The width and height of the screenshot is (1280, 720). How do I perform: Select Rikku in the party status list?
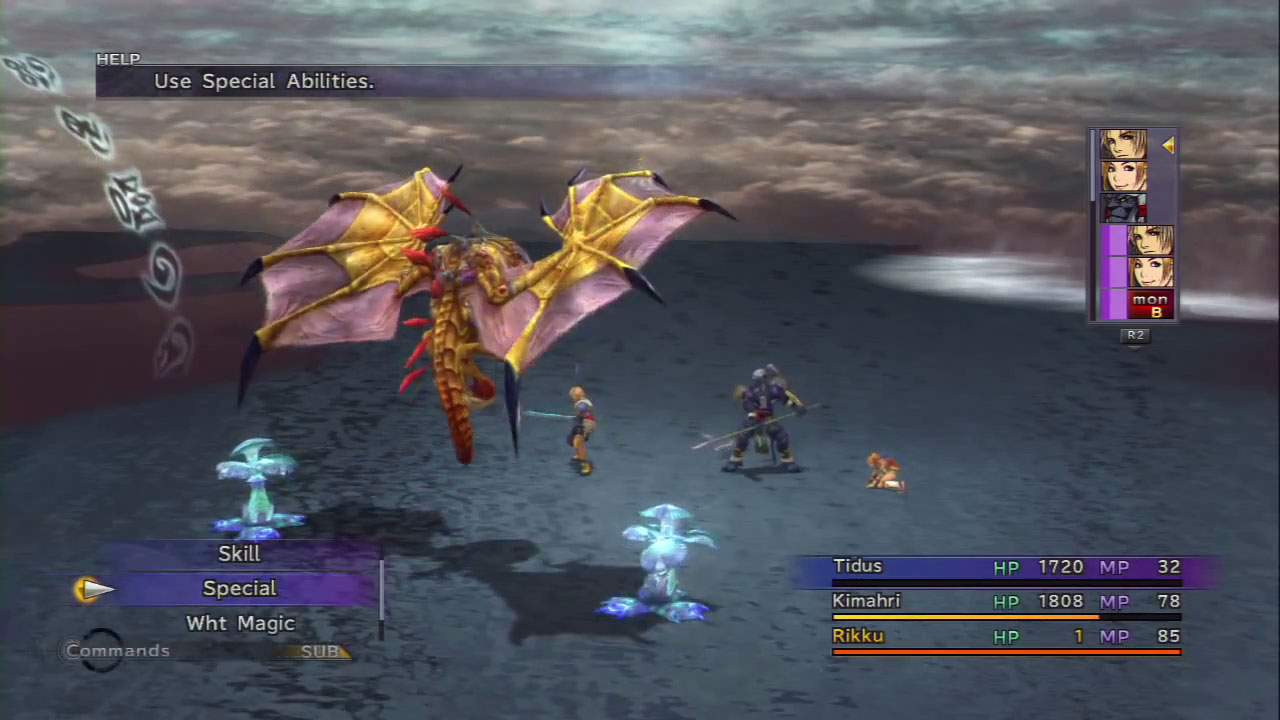pyautogui.click(x=857, y=636)
